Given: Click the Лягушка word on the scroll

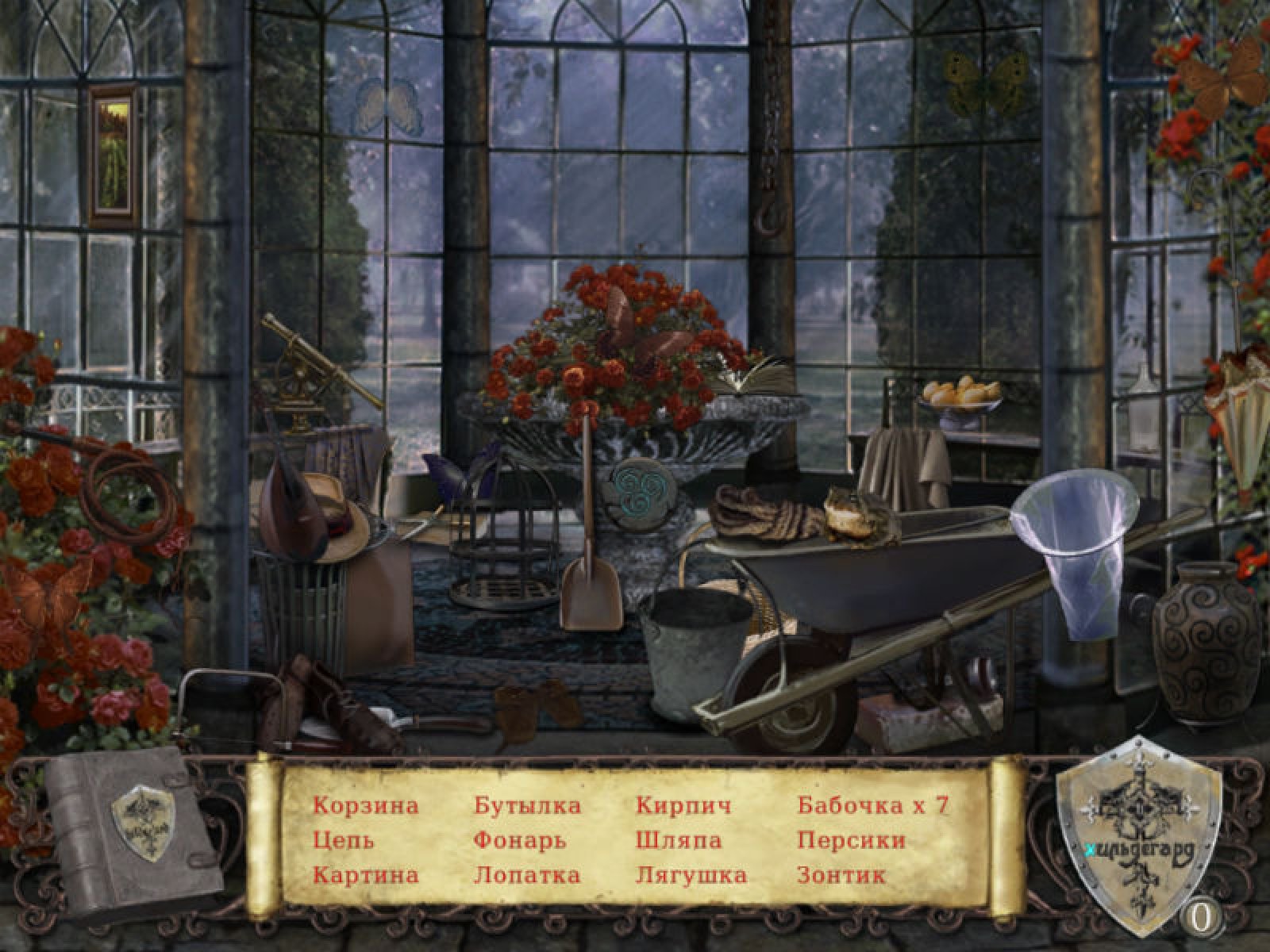Looking at the screenshot, I should pos(691,875).
